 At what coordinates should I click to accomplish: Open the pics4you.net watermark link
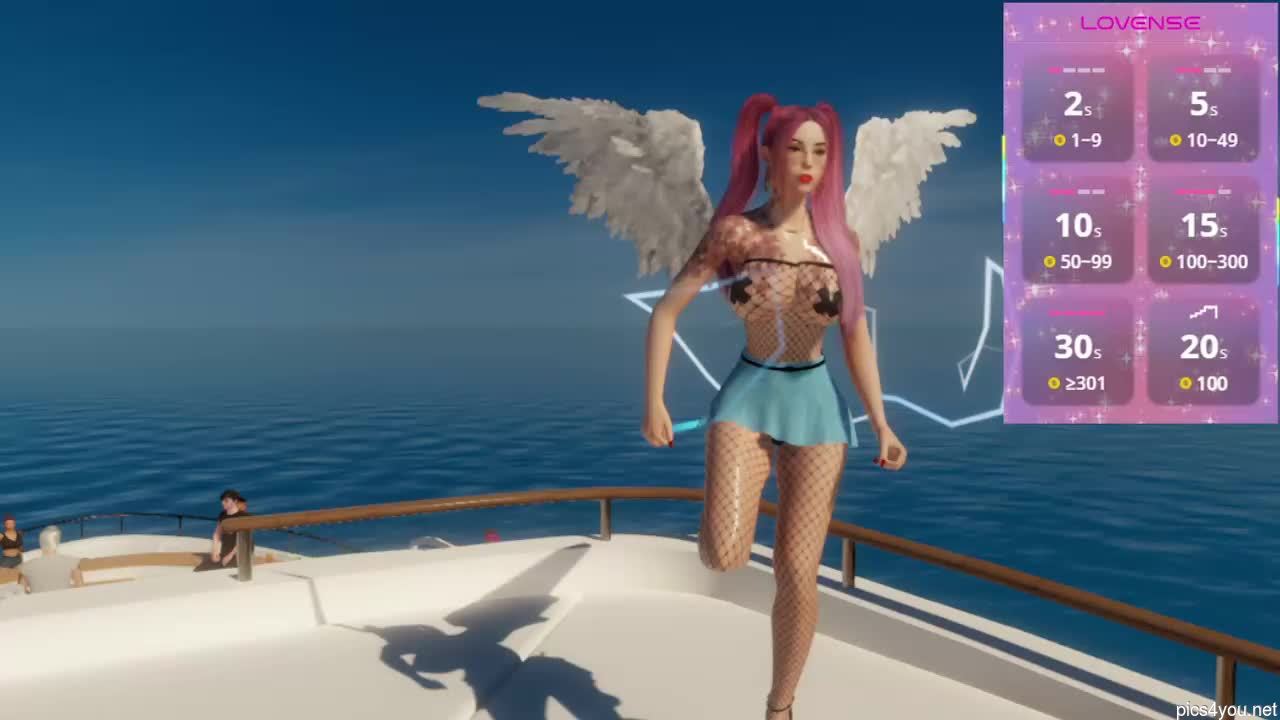click(1224, 708)
